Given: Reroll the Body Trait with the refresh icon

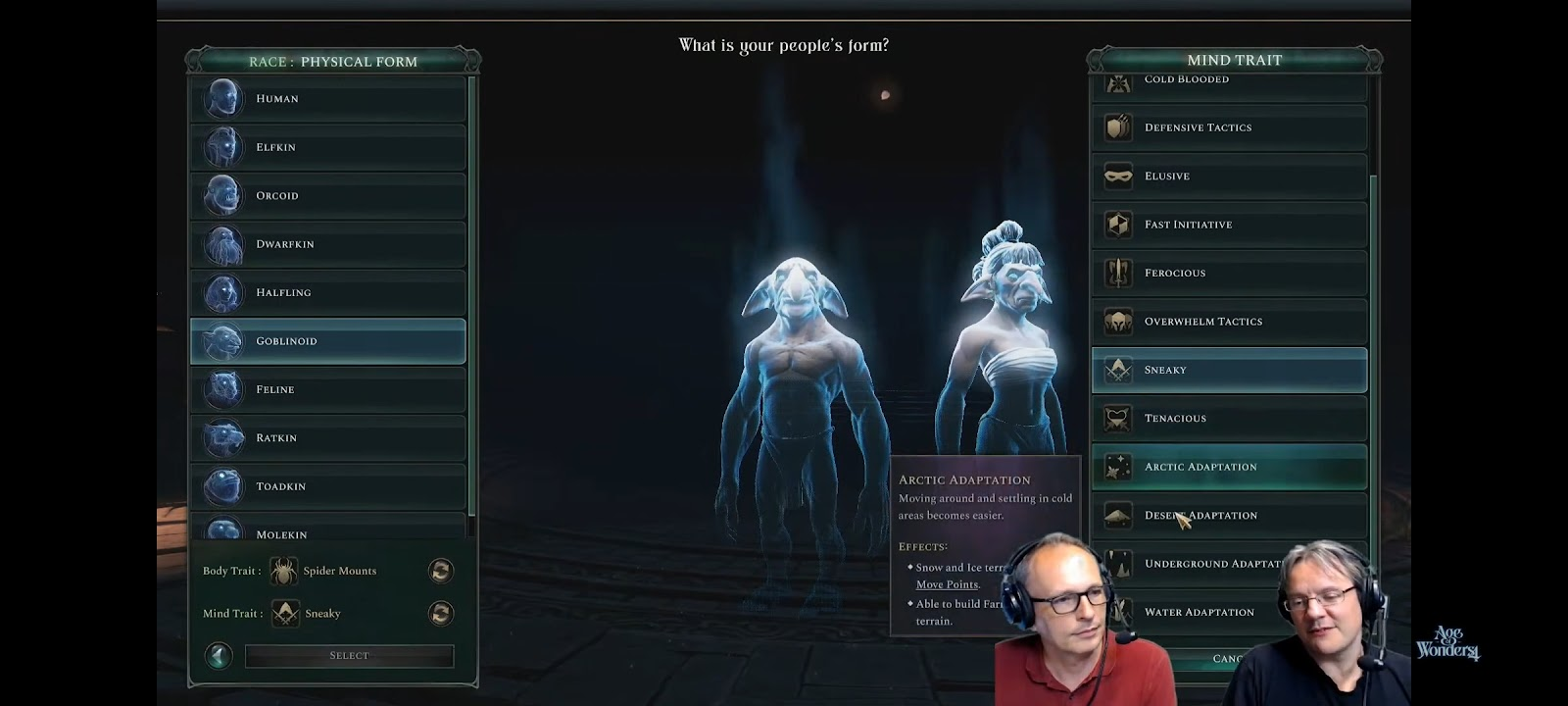Looking at the screenshot, I should point(440,570).
